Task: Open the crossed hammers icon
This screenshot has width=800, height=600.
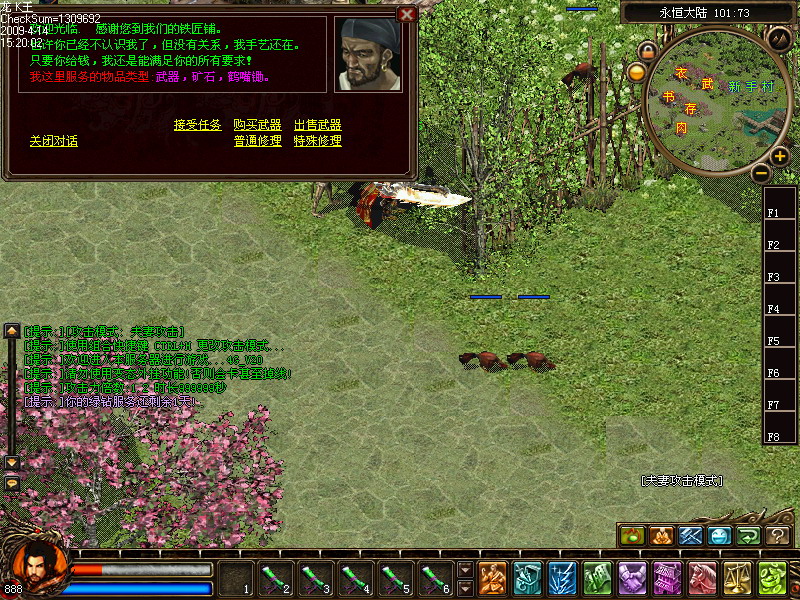Action: (x=691, y=536)
